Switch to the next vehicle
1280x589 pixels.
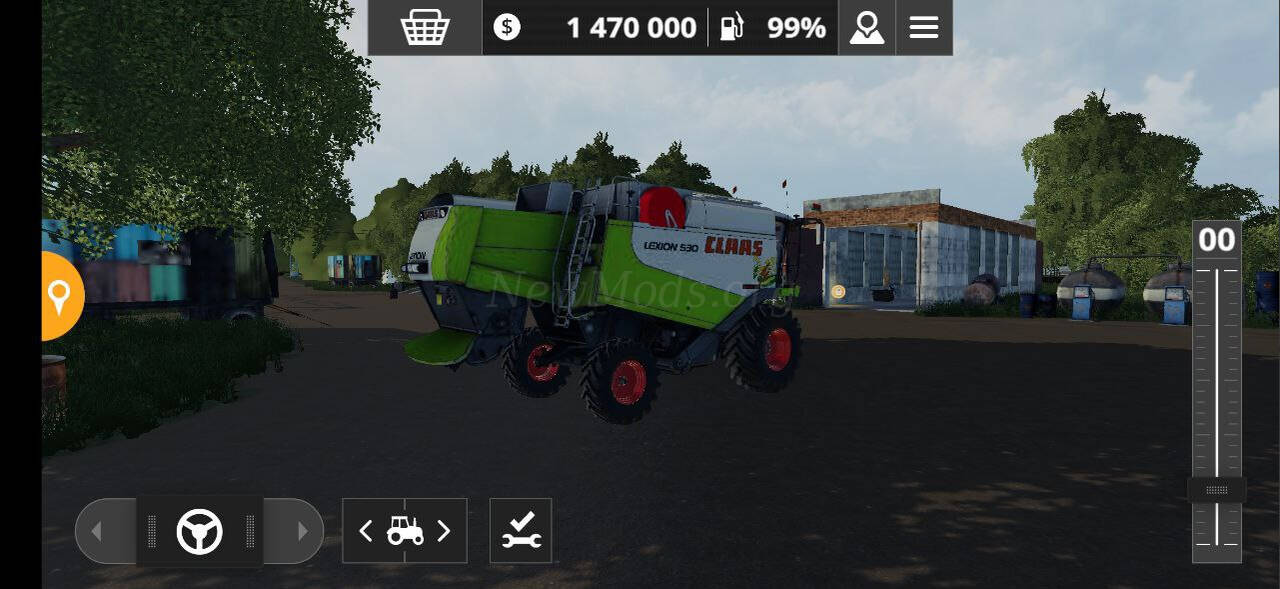click(443, 531)
